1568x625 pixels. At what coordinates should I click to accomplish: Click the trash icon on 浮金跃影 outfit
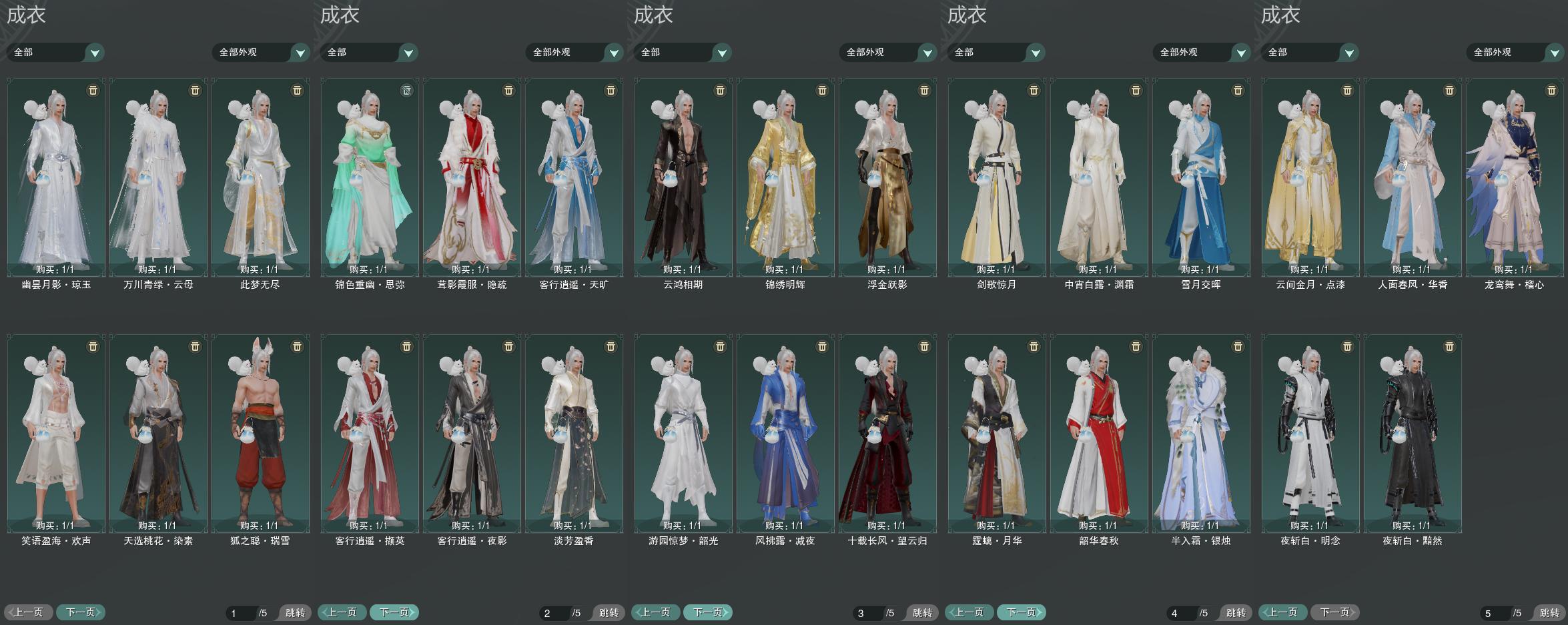tap(924, 90)
